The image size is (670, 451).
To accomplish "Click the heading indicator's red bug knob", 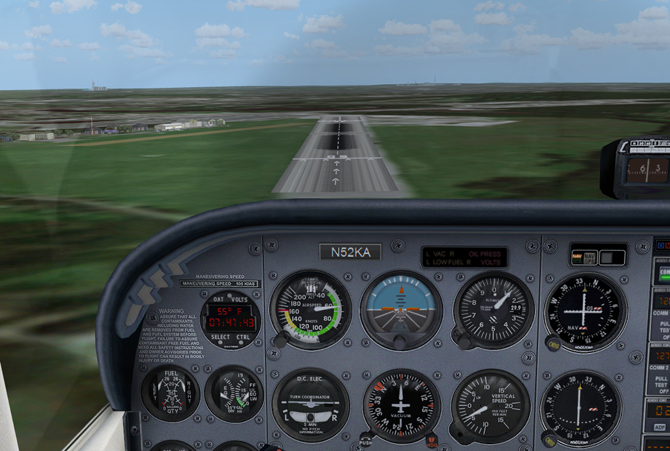I will 431,439.
